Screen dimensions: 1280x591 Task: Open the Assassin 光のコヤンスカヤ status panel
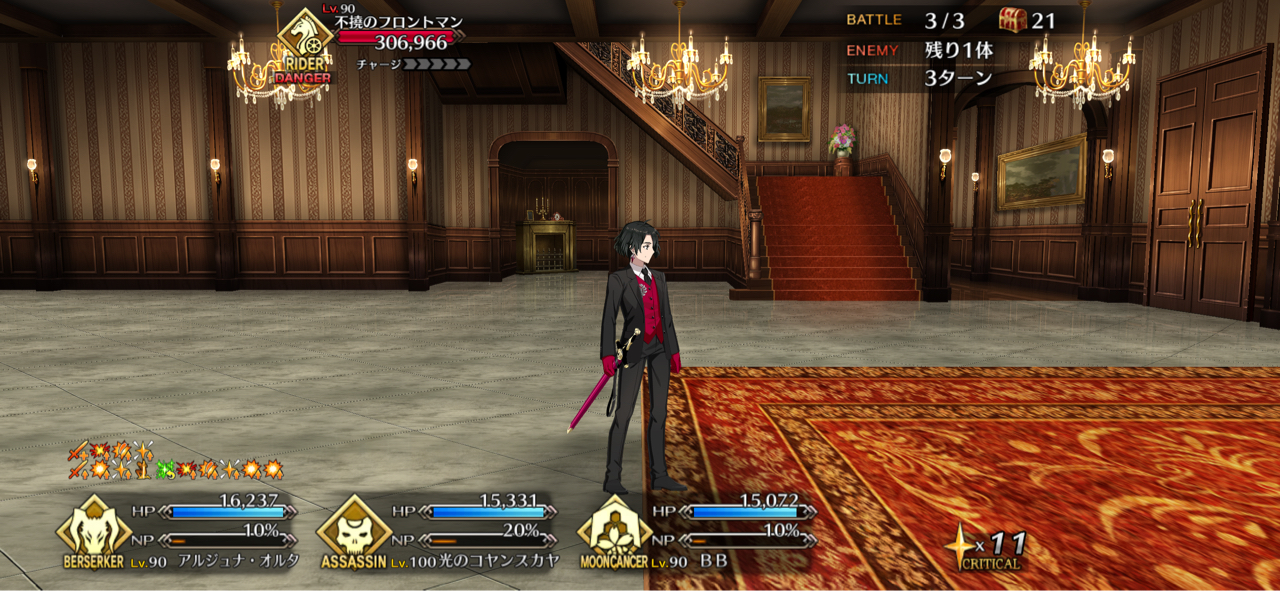[x=440, y=532]
